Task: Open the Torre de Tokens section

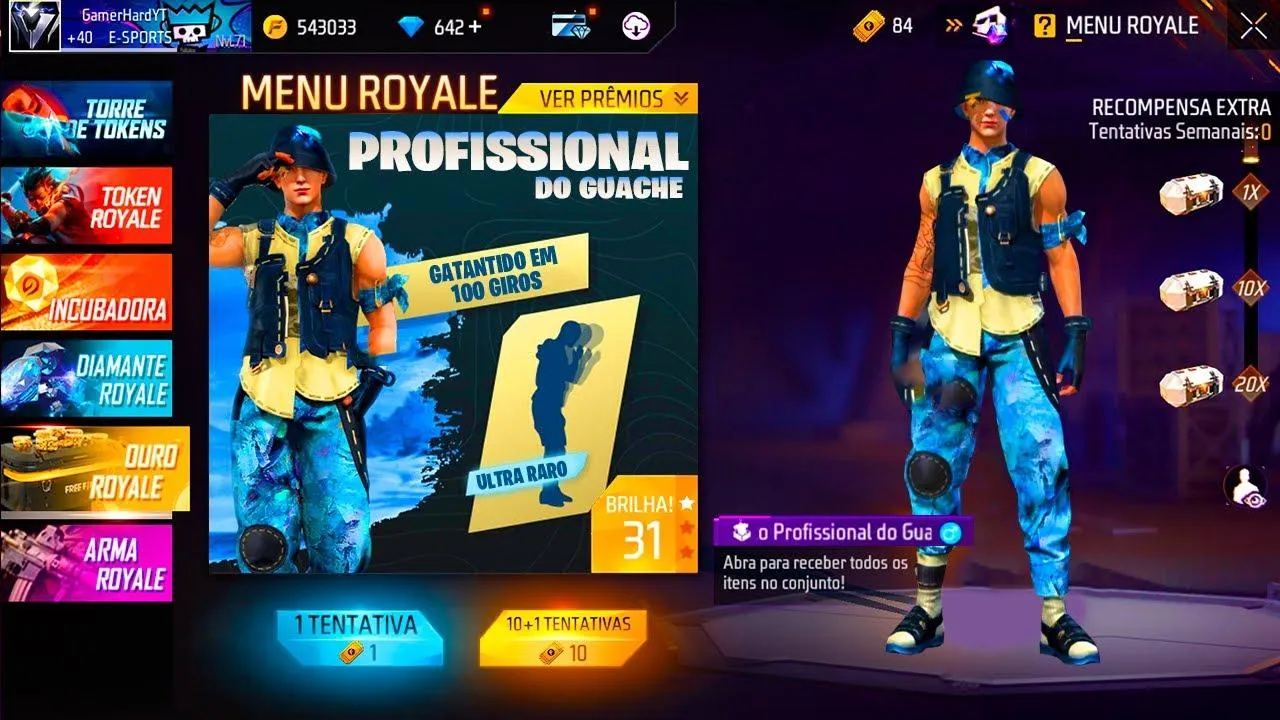Action: (90, 120)
